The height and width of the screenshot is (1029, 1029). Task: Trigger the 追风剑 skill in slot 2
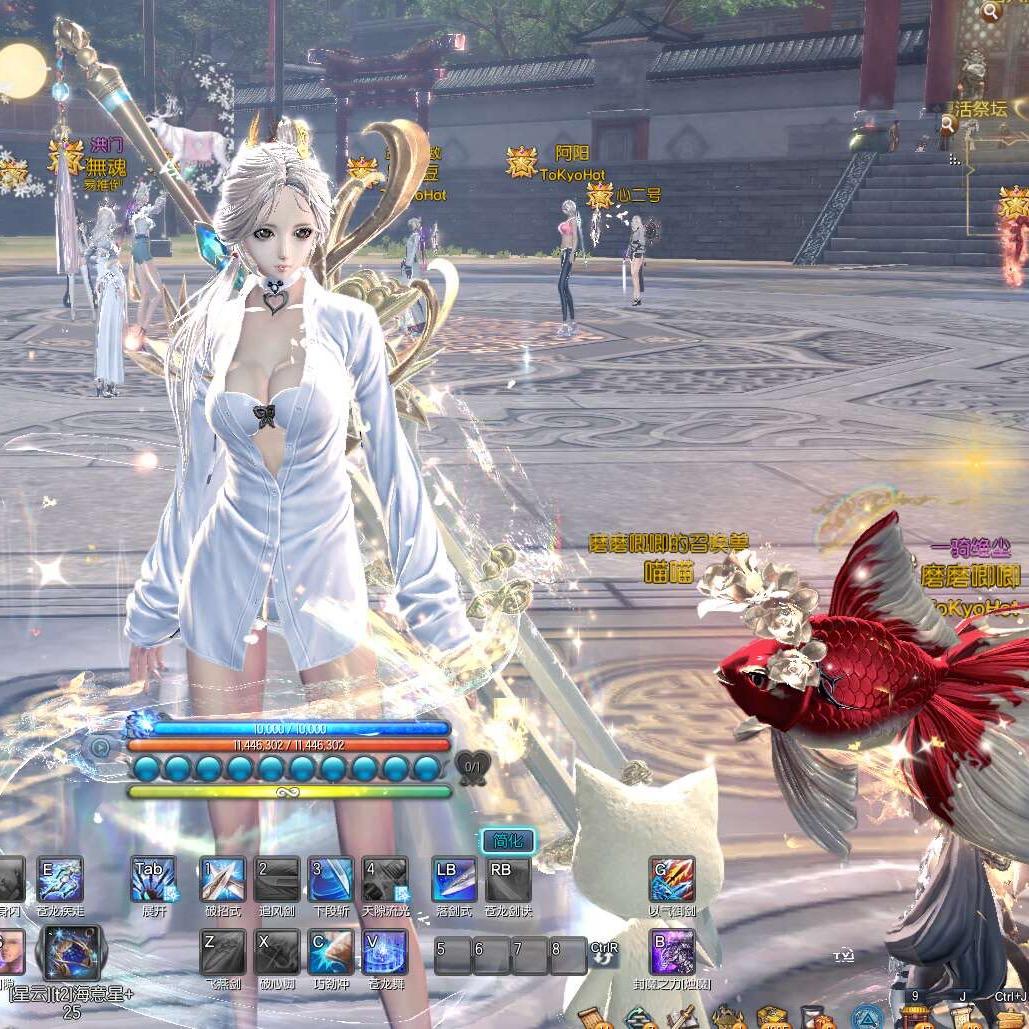[277, 880]
